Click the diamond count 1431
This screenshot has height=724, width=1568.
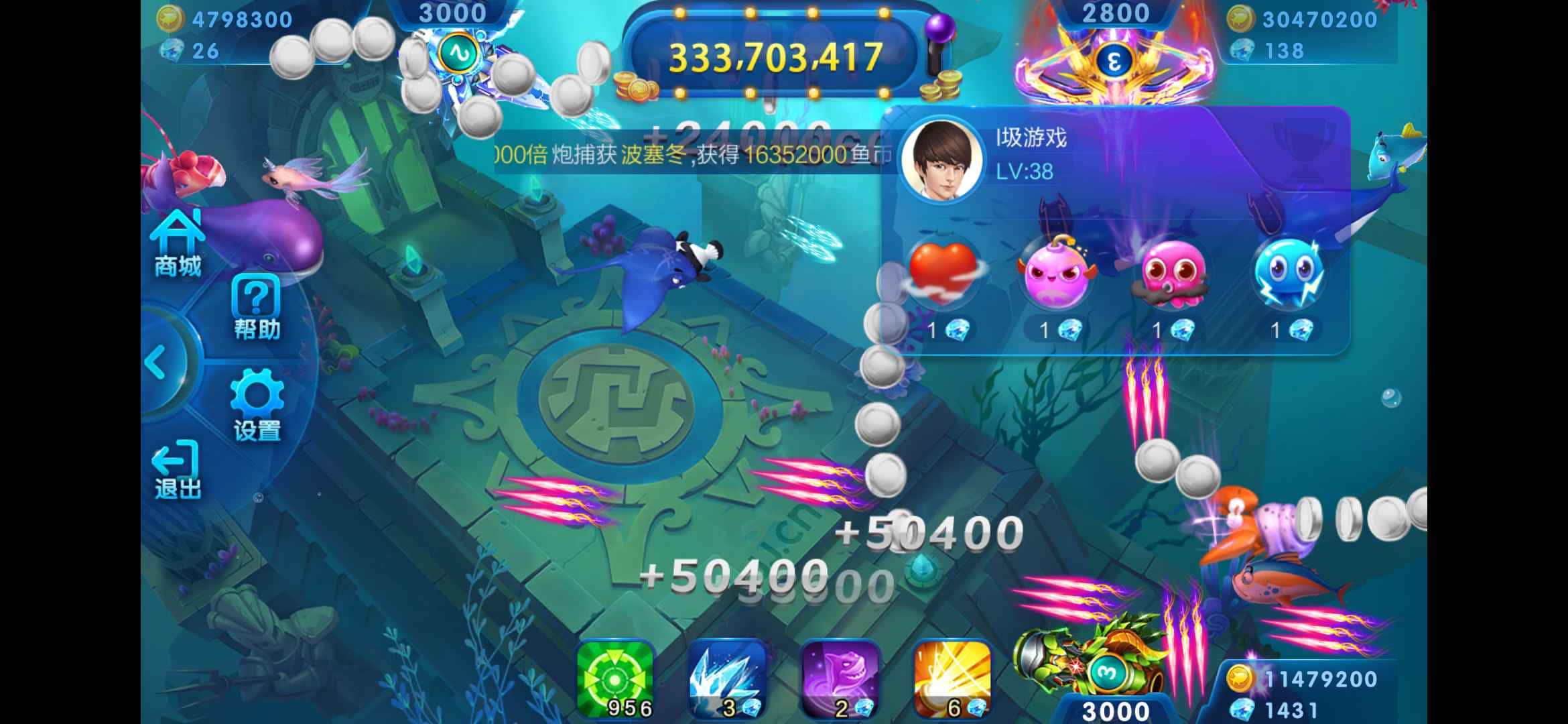coord(1293,709)
